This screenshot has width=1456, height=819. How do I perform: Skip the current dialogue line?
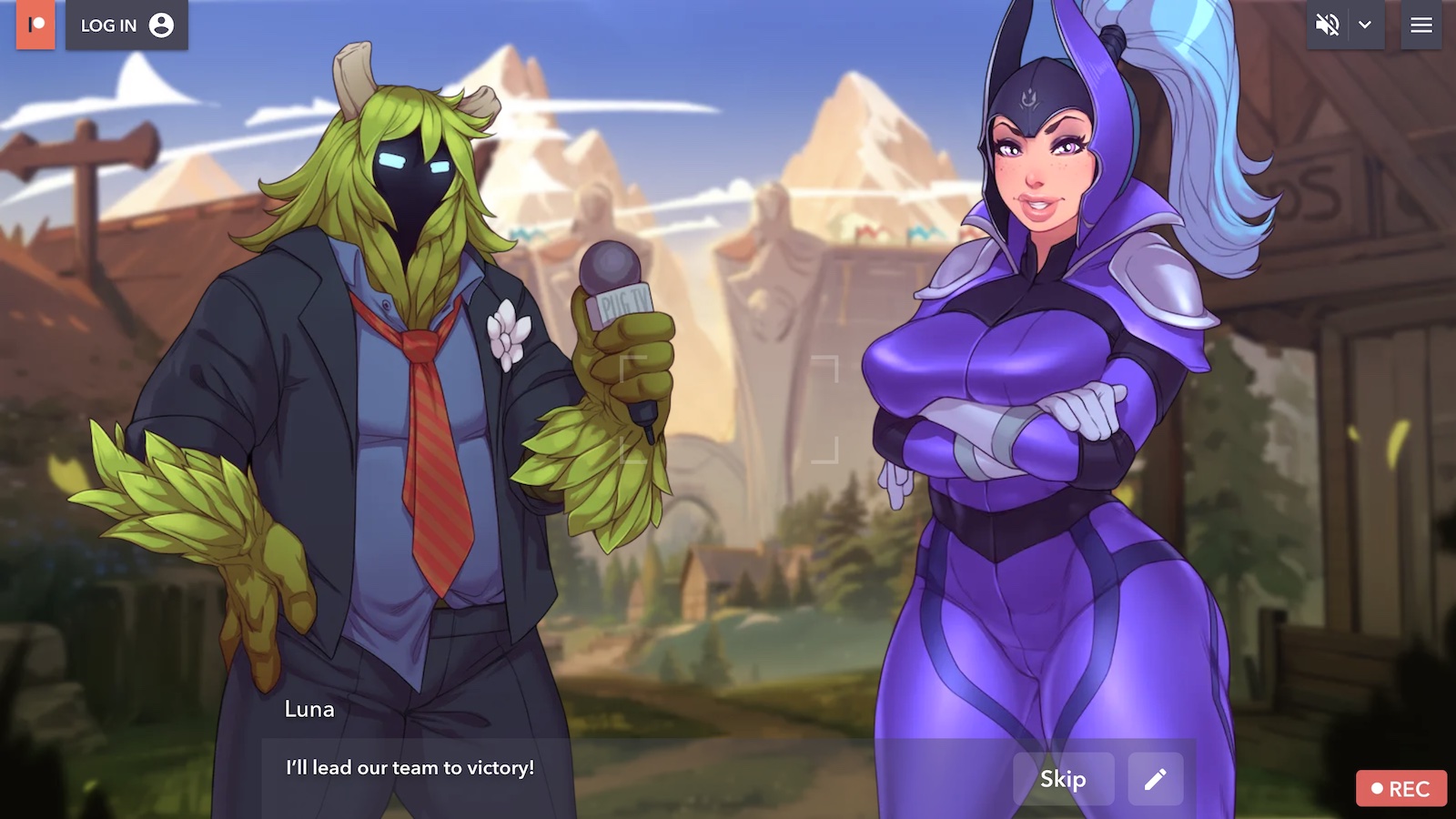coord(1063,779)
